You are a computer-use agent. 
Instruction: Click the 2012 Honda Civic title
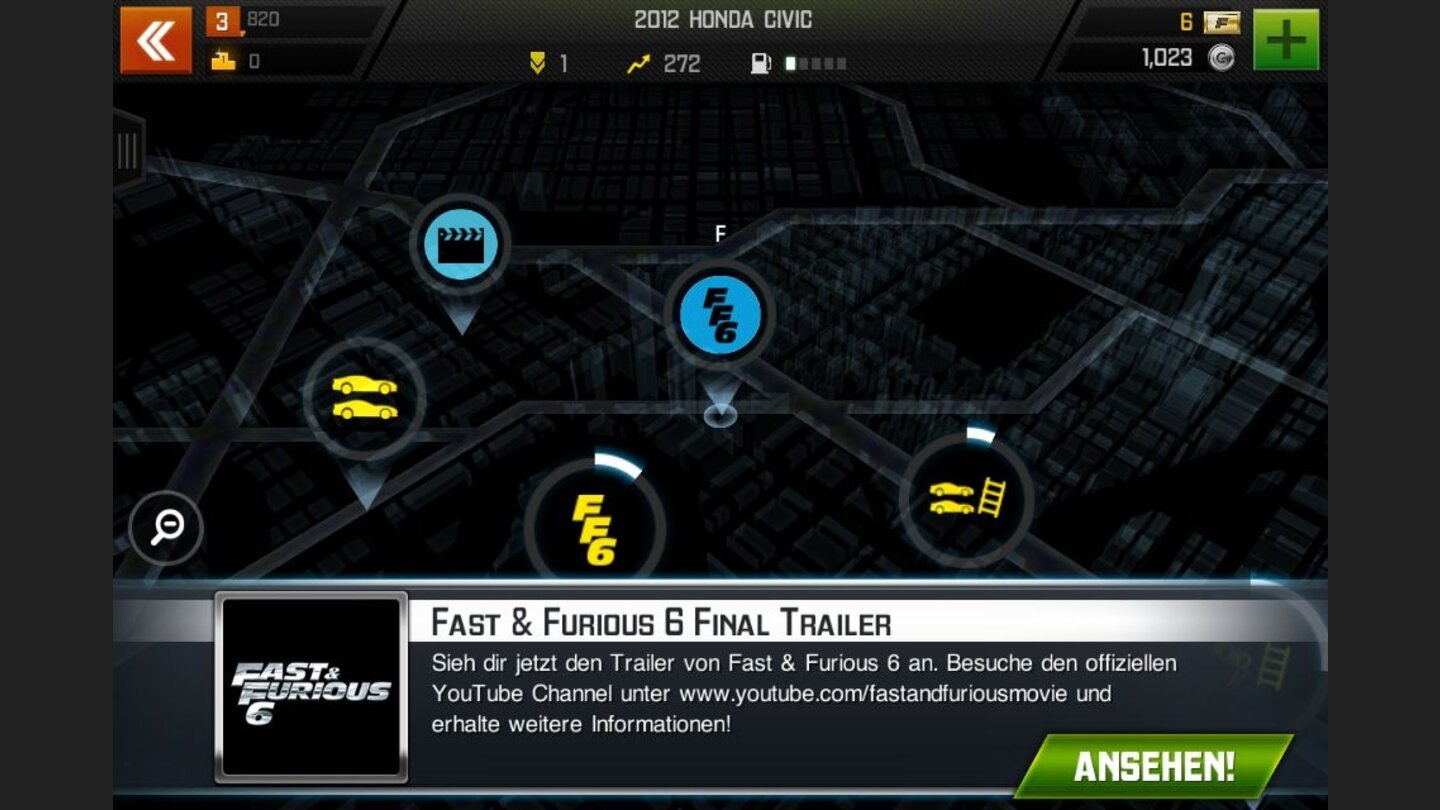720,19
